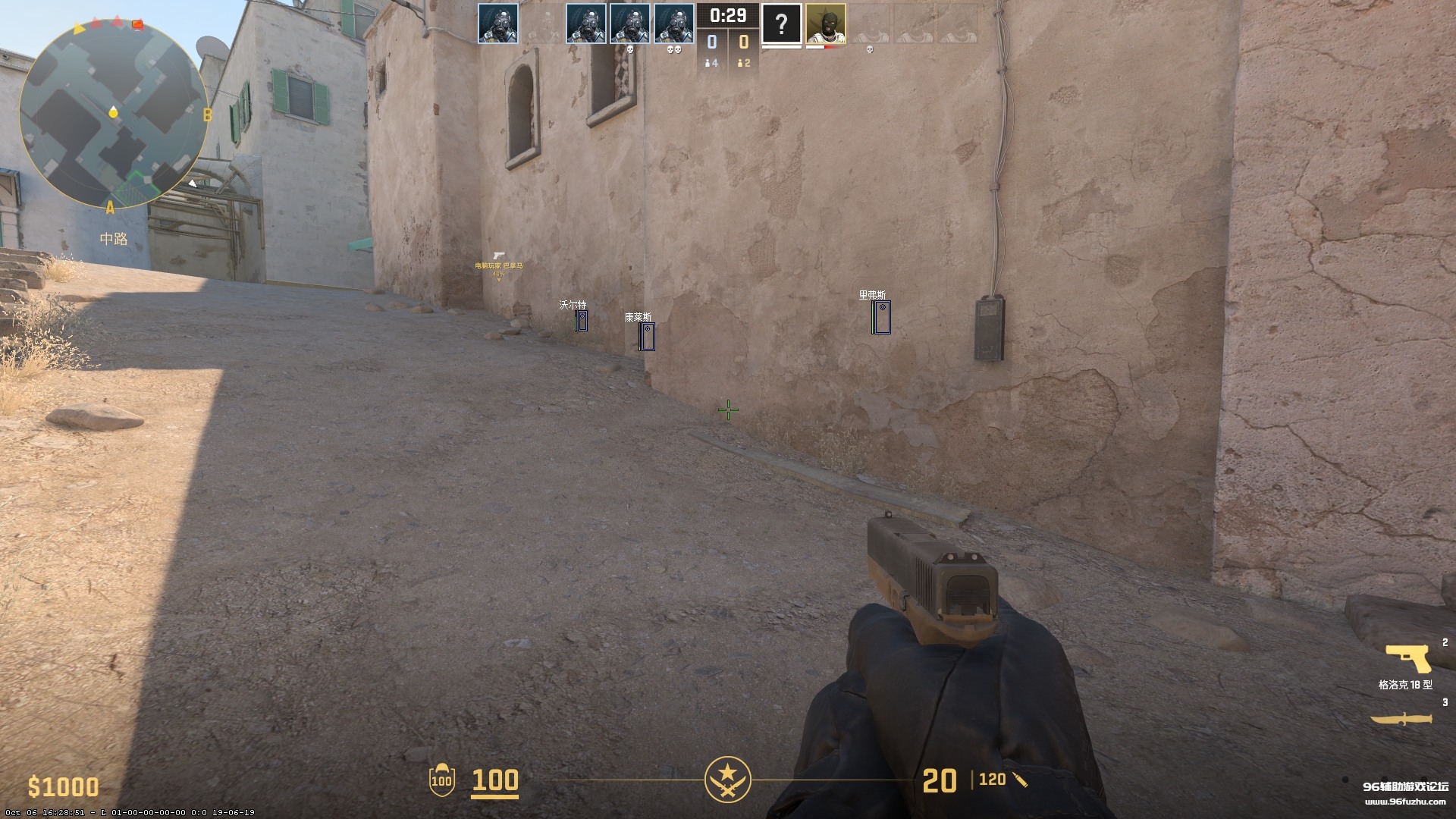Toggle the masked terrorist player avatar
Image resolution: width=1456 pixels, height=819 pixels.
(x=825, y=23)
